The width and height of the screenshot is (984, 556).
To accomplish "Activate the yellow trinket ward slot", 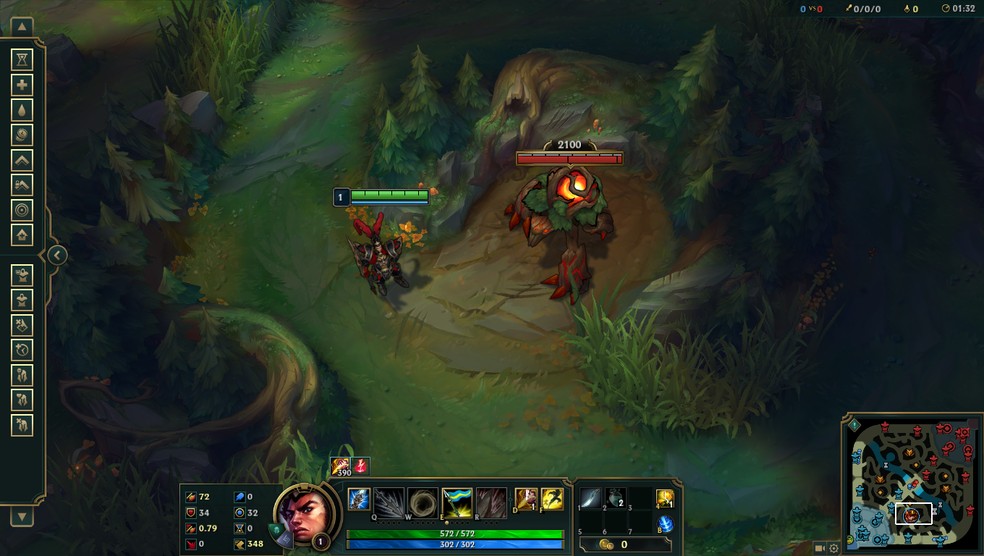I will click(665, 498).
